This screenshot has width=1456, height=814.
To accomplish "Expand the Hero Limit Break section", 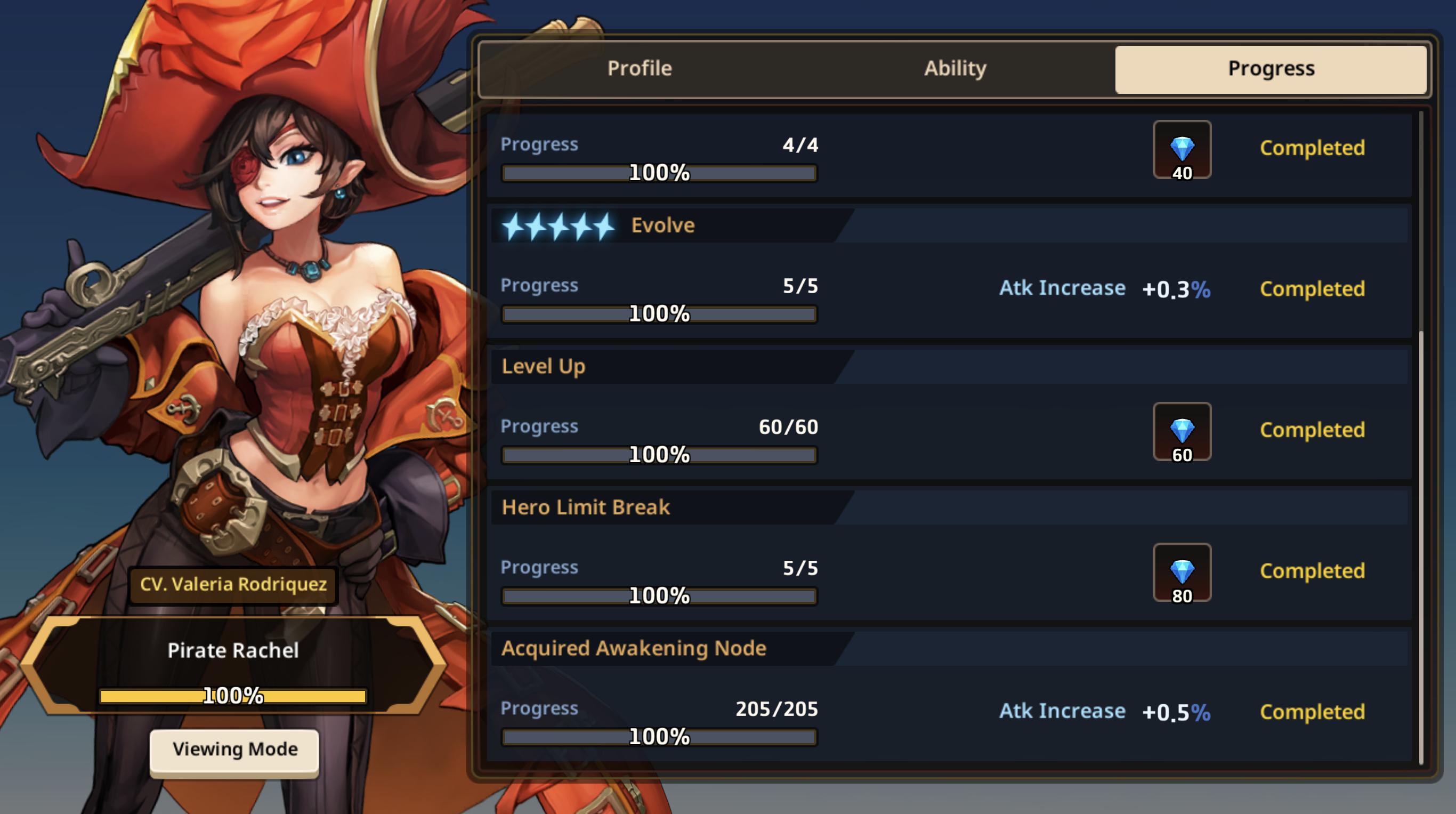I will point(586,507).
